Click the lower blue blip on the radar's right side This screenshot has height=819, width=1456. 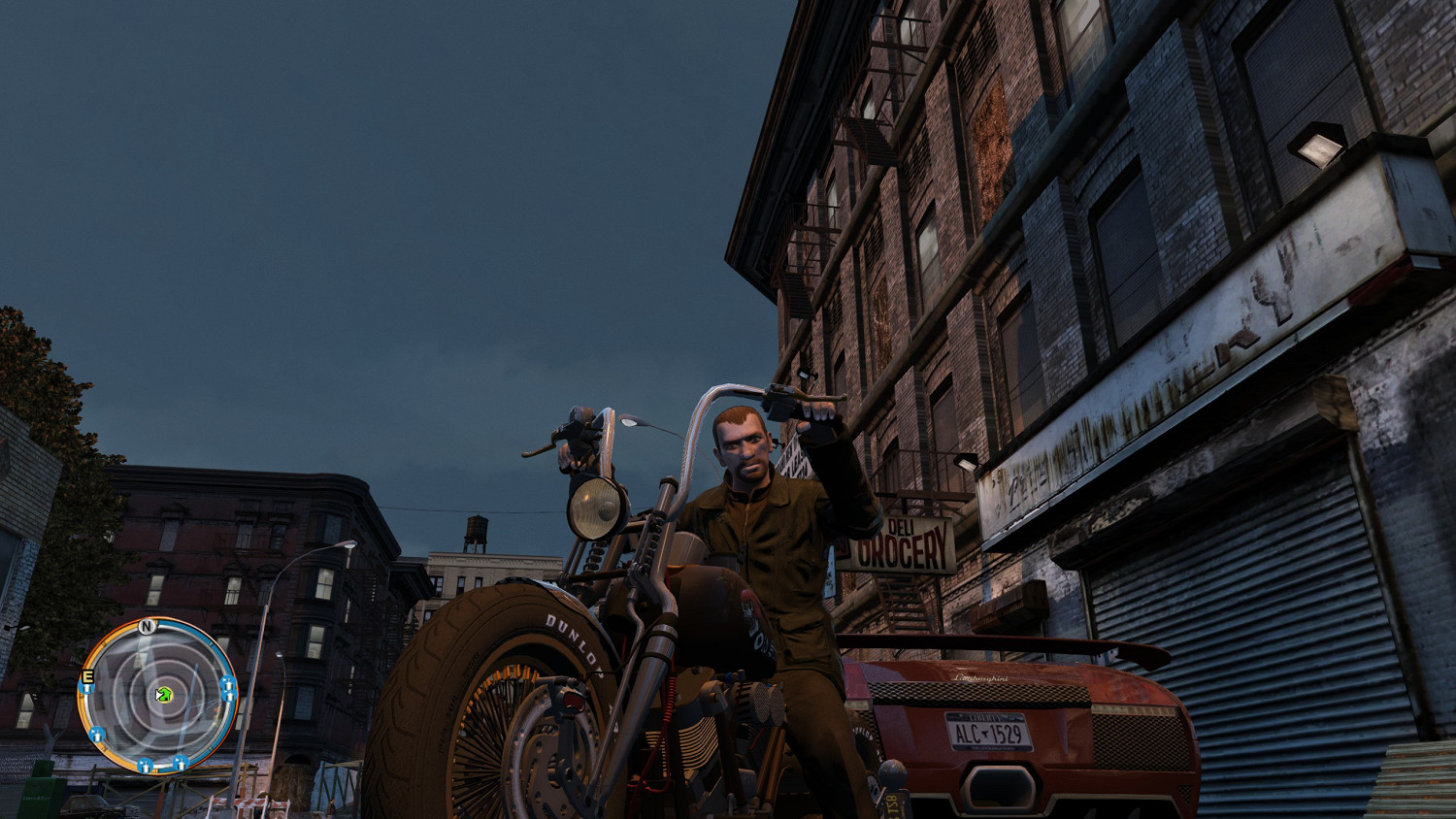click(228, 698)
